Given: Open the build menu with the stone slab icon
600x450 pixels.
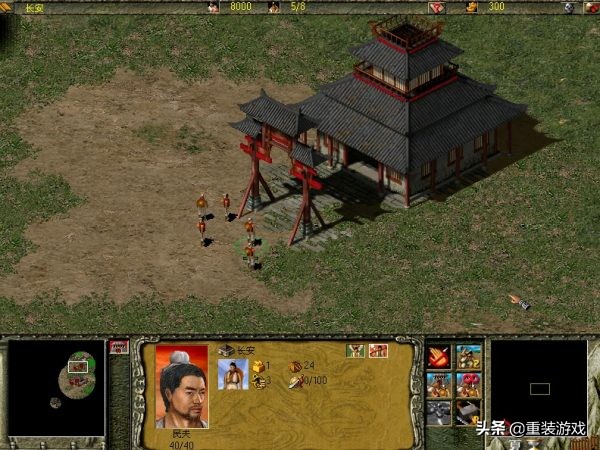Looking at the screenshot, I should pyautogui.click(x=468, y=412).
